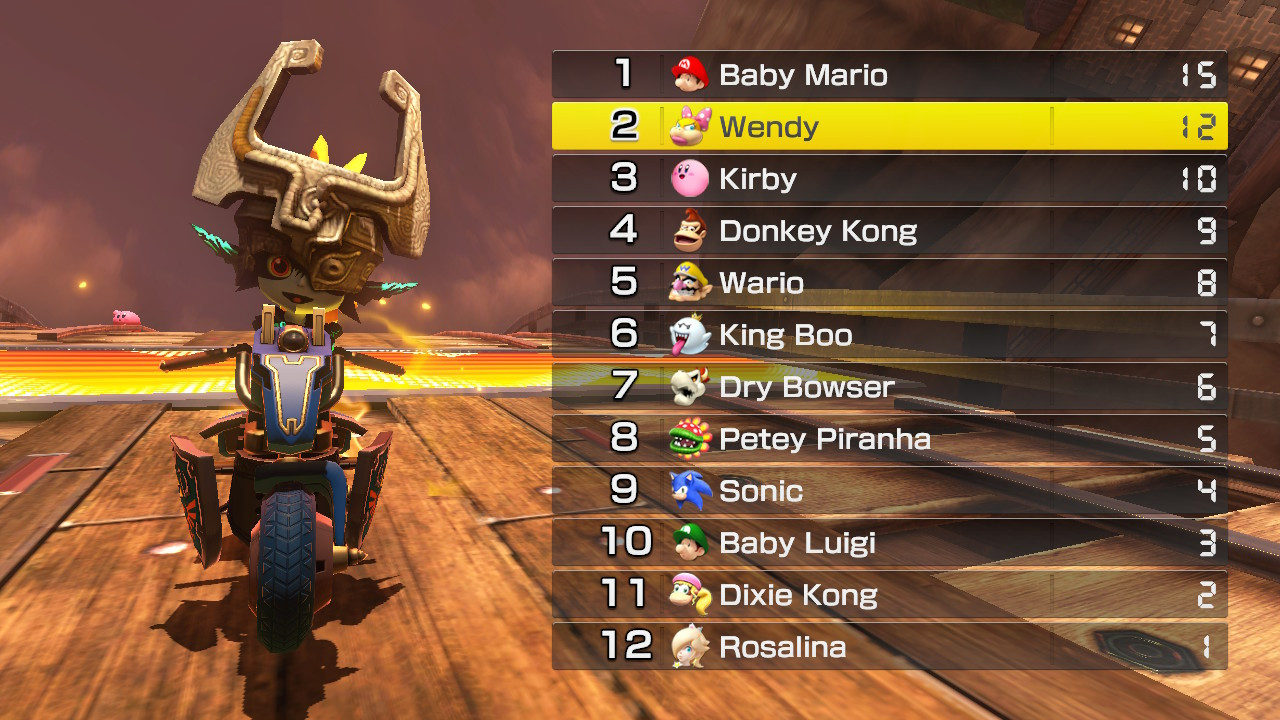The image size is (1280, 720).
Task: Select the Kirby face icon
Action: [x=690, y=179]
